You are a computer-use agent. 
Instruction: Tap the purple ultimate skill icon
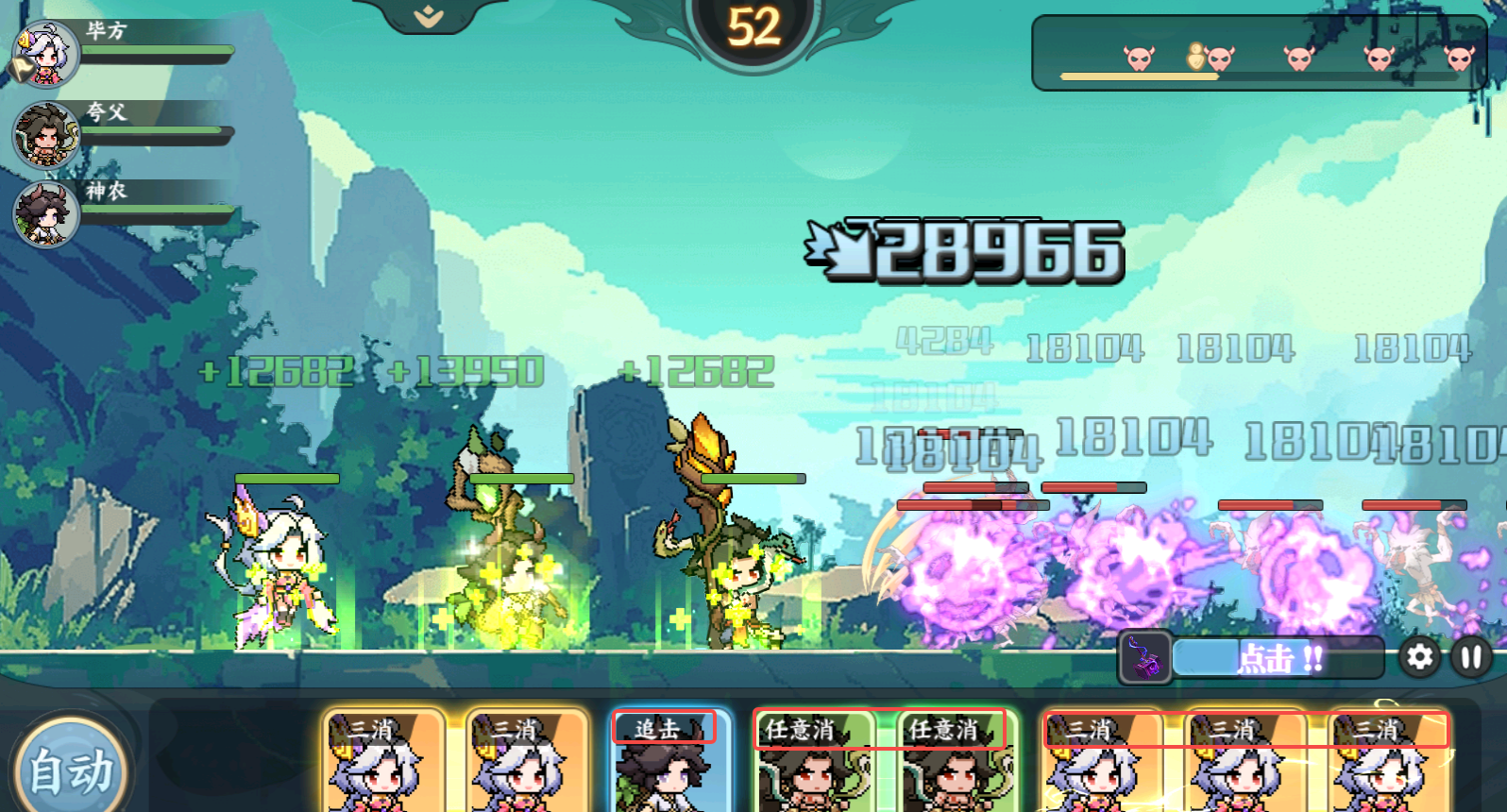[1145, 657]
